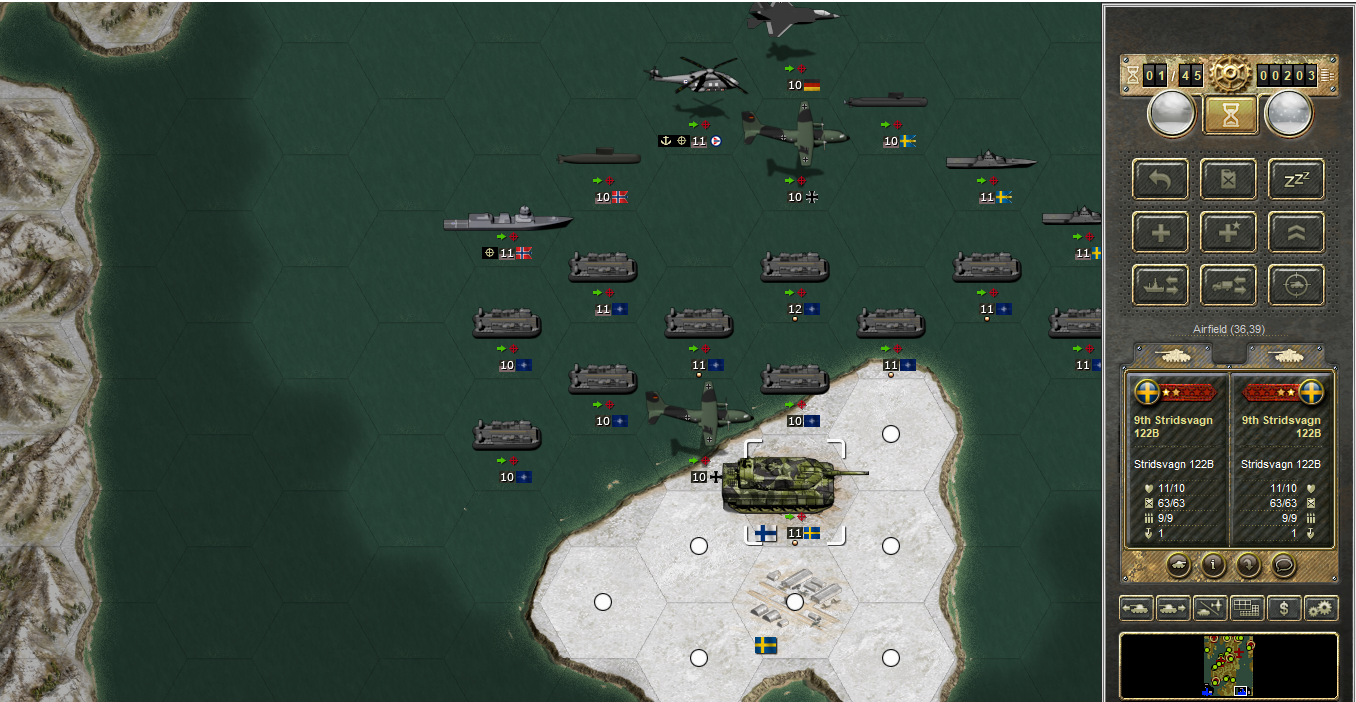Click the strategic minimap
Image resolution: width=1356 pixels, height=702 pixels.
[1228, 665]
